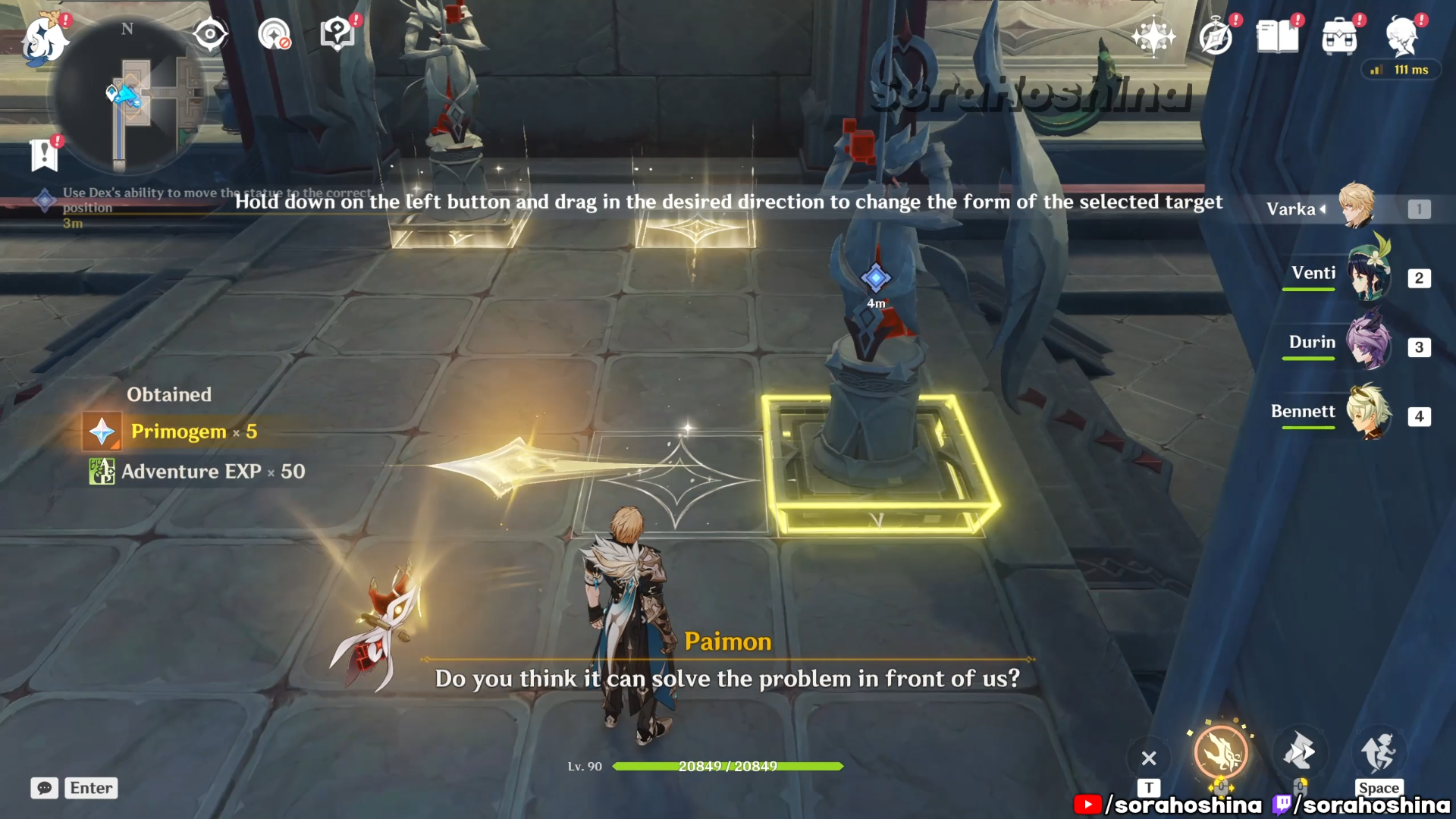Open the bag-shaped icon in the top bar

1339,36
